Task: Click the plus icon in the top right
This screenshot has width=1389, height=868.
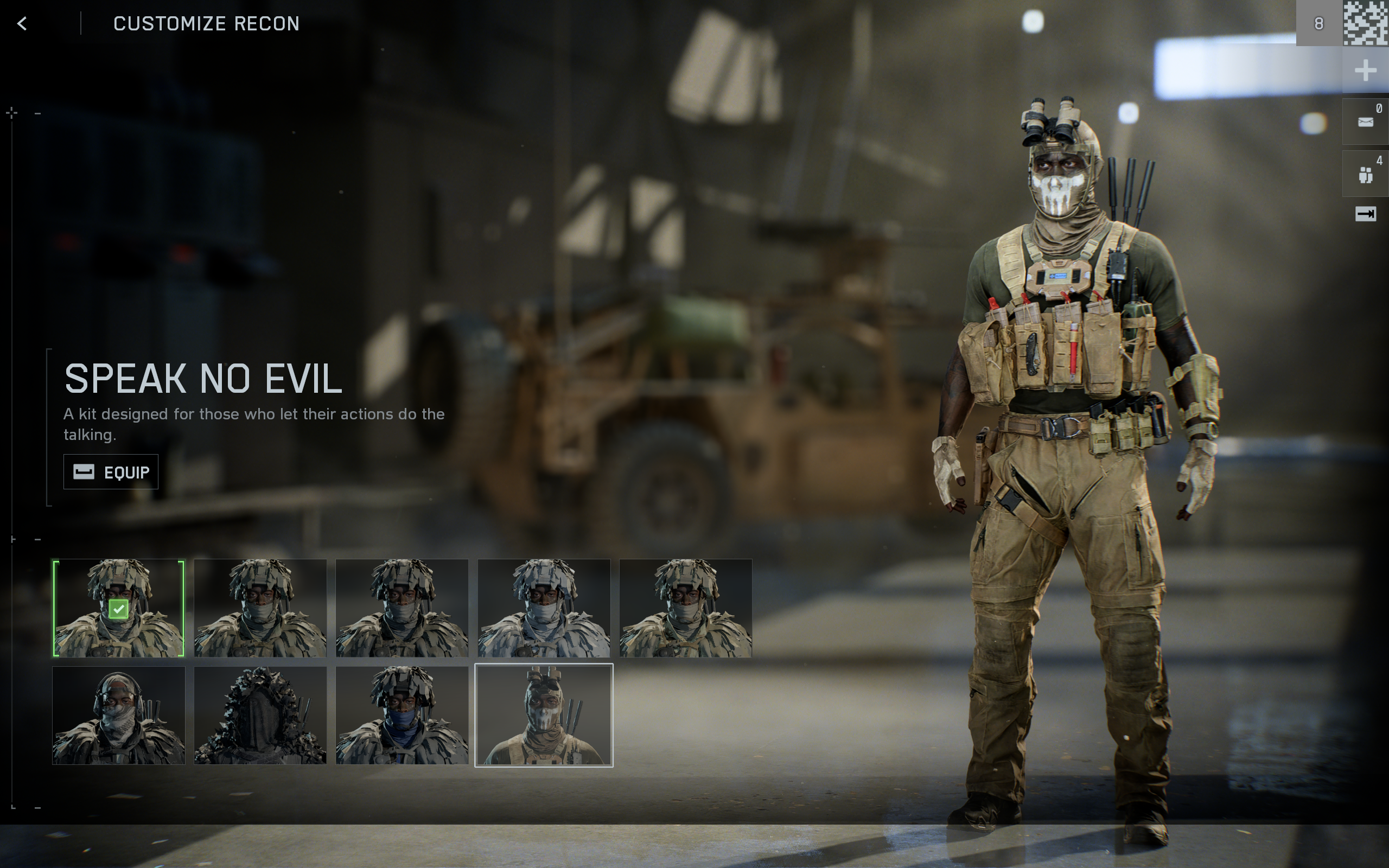Action: click(x=1366, y=71)
